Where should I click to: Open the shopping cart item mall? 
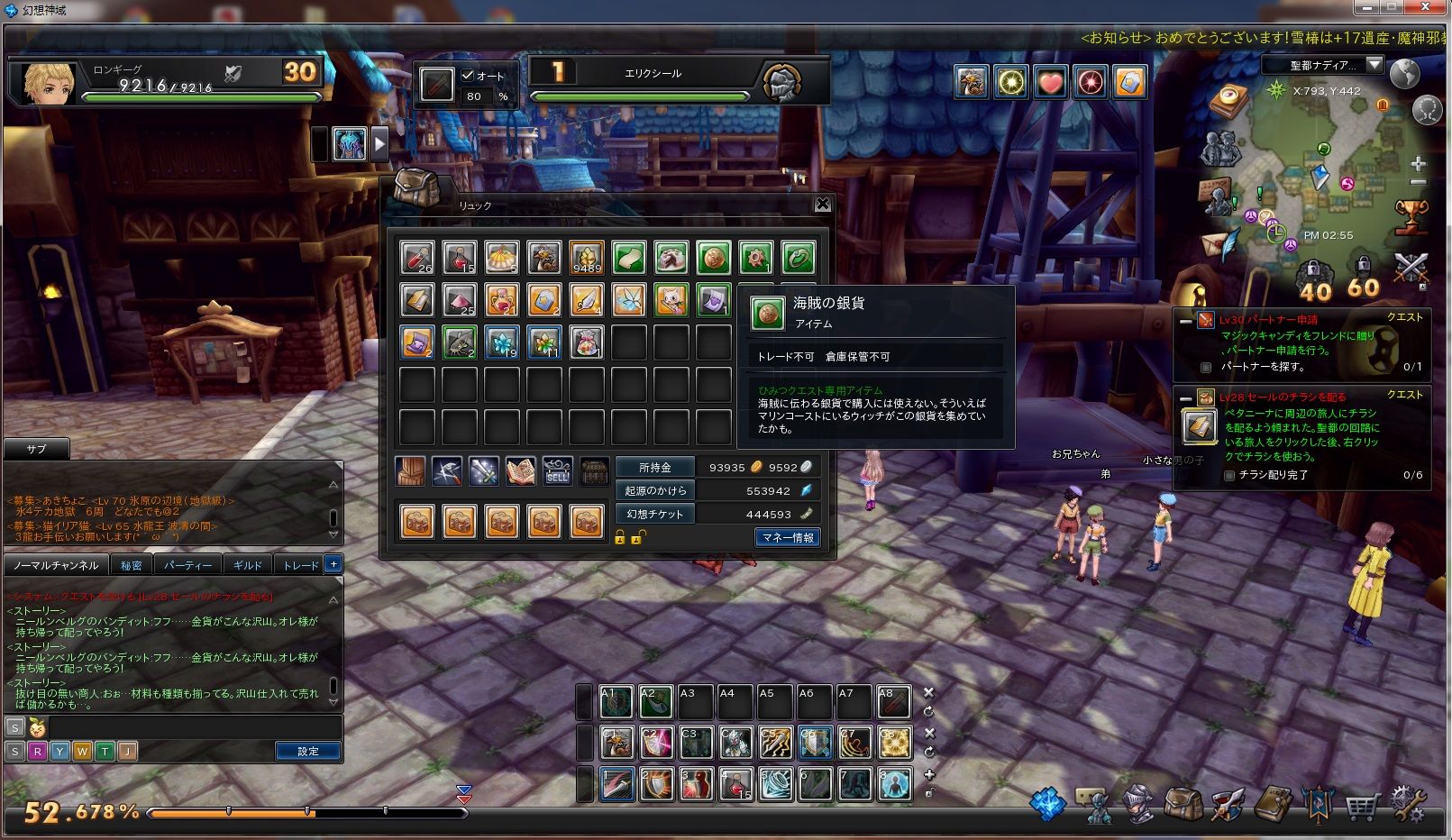(x=1362, y=805)
